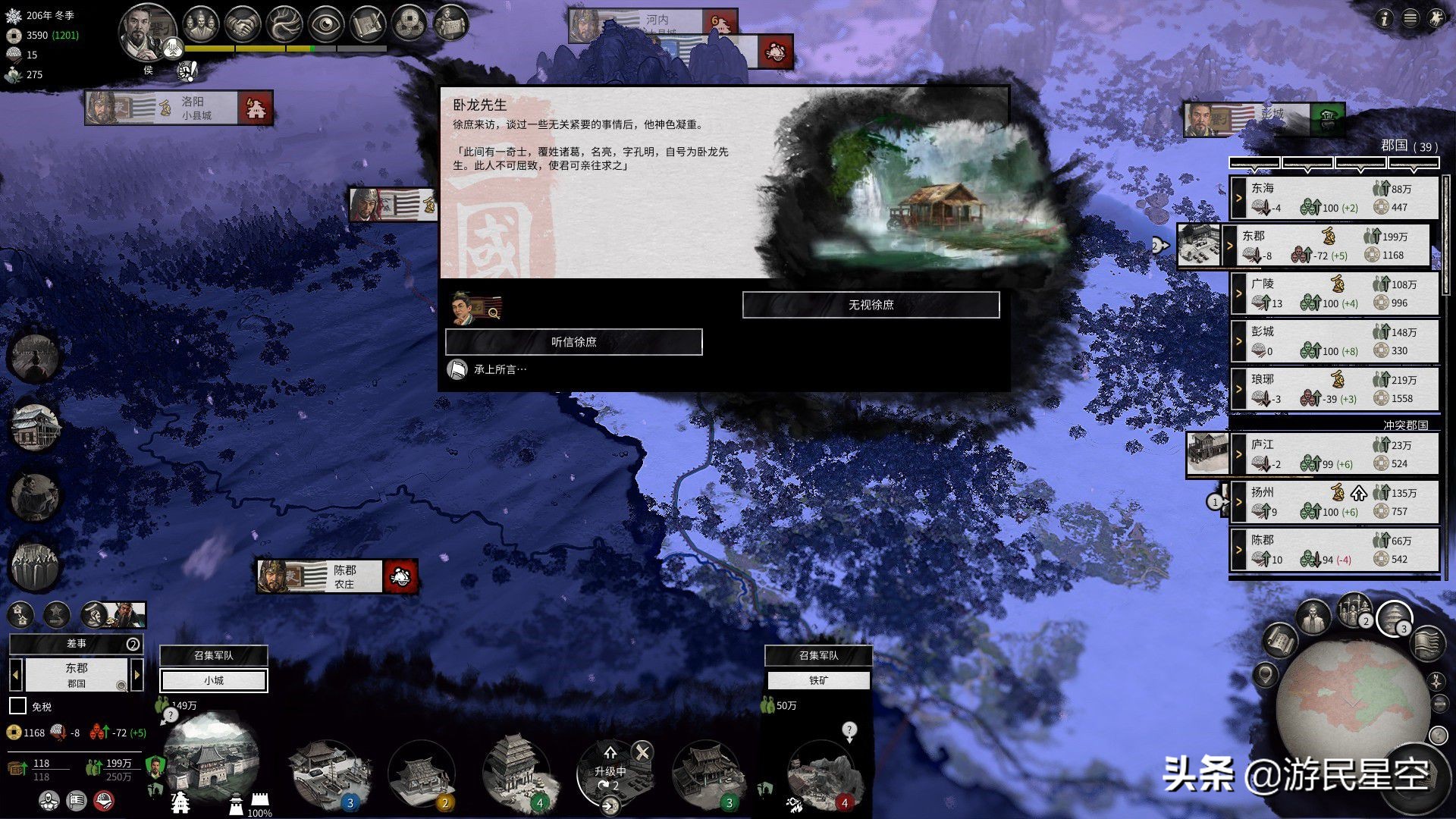Go to next commandery with right arrow
The height and width of the screenshot is (819, 1456).
(137, 674)
